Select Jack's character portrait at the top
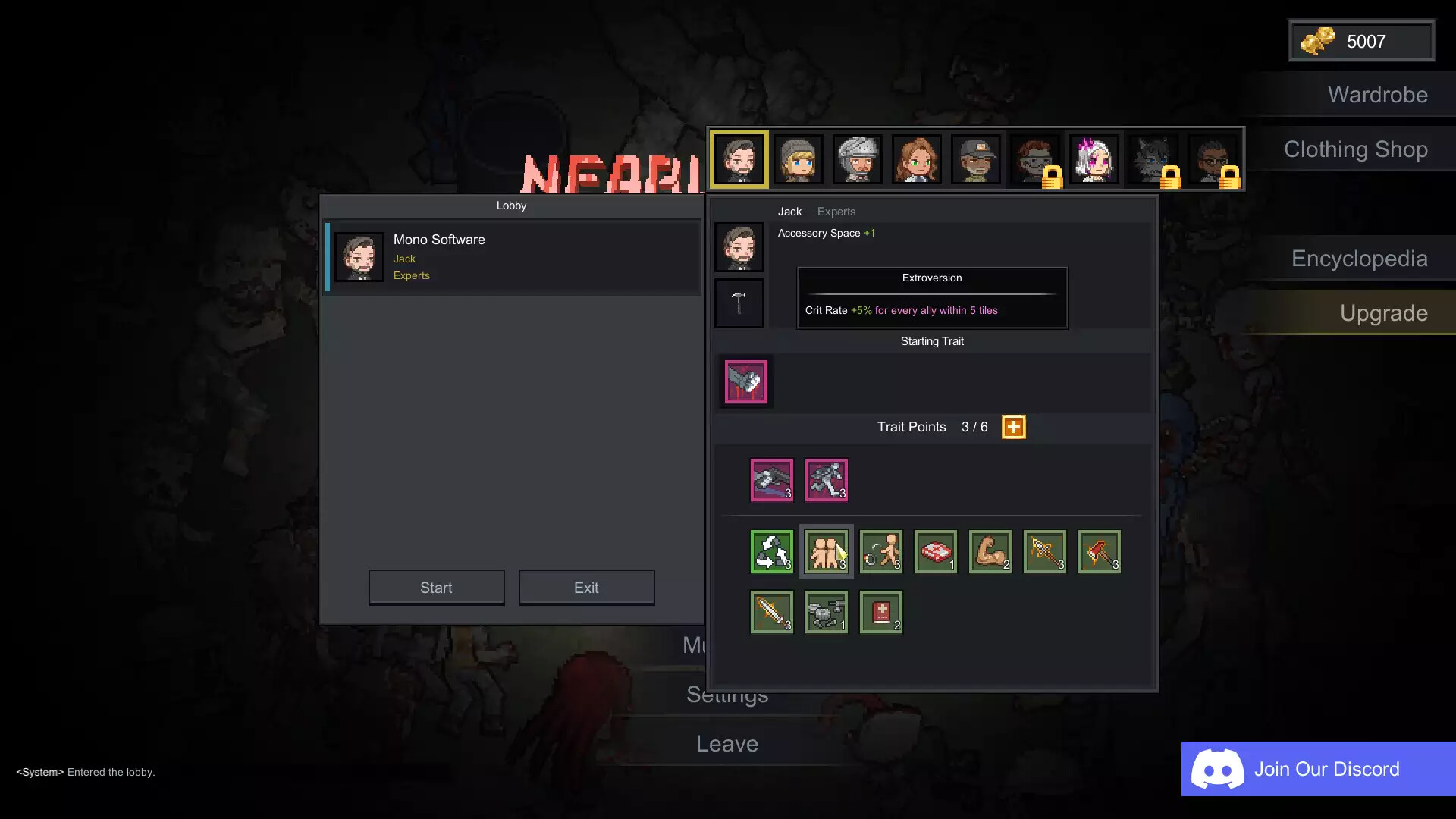This screenshot has height=819, width=1456. tap(739, 158)
